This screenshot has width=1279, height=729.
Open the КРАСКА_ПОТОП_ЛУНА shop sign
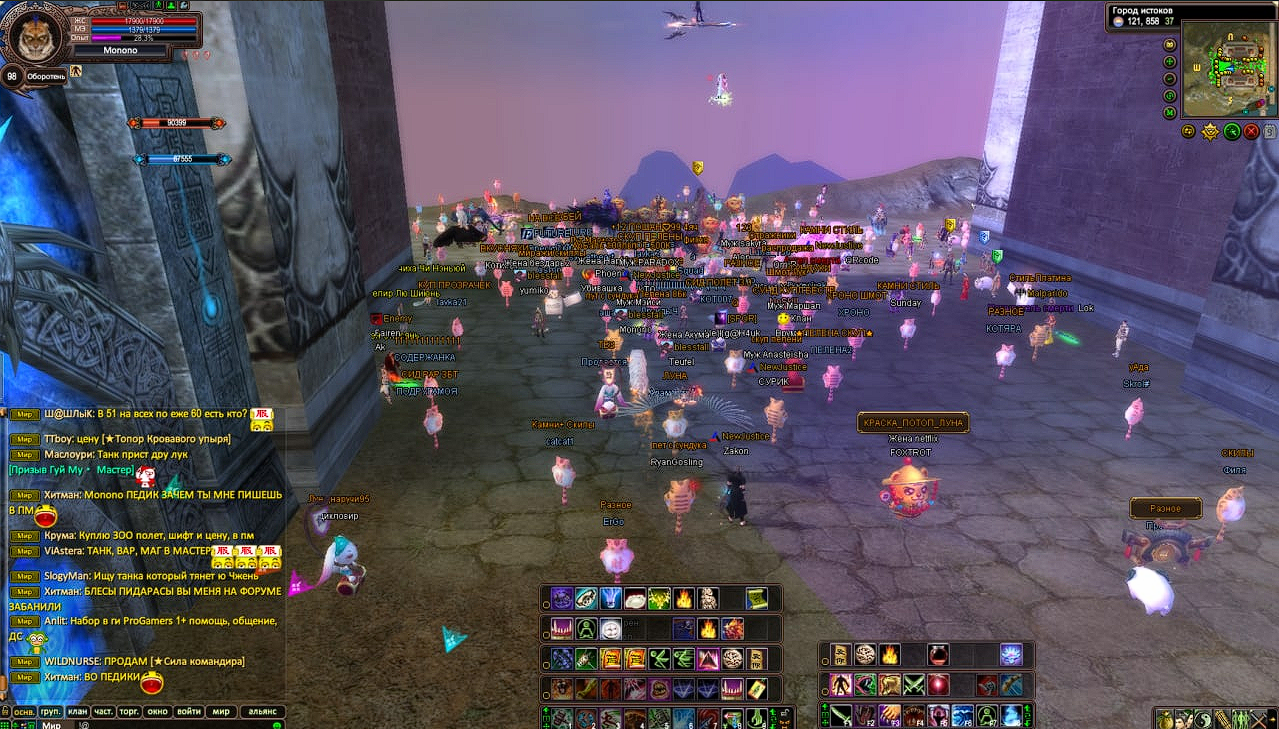click(x=912, y=423)
